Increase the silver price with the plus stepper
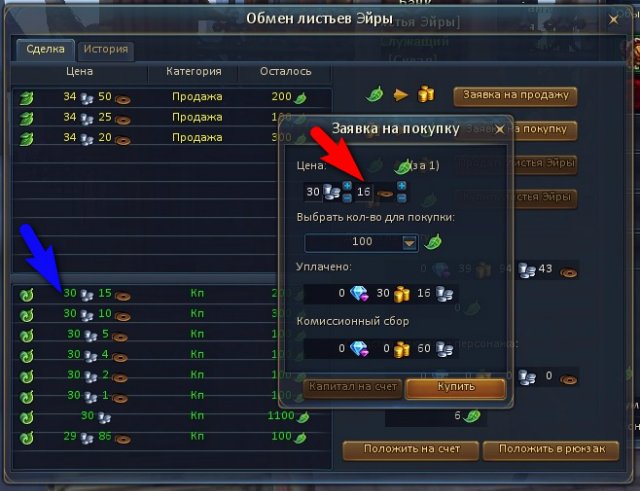The width and height of the screenshot is (640, 491). (x=347, y=186)
